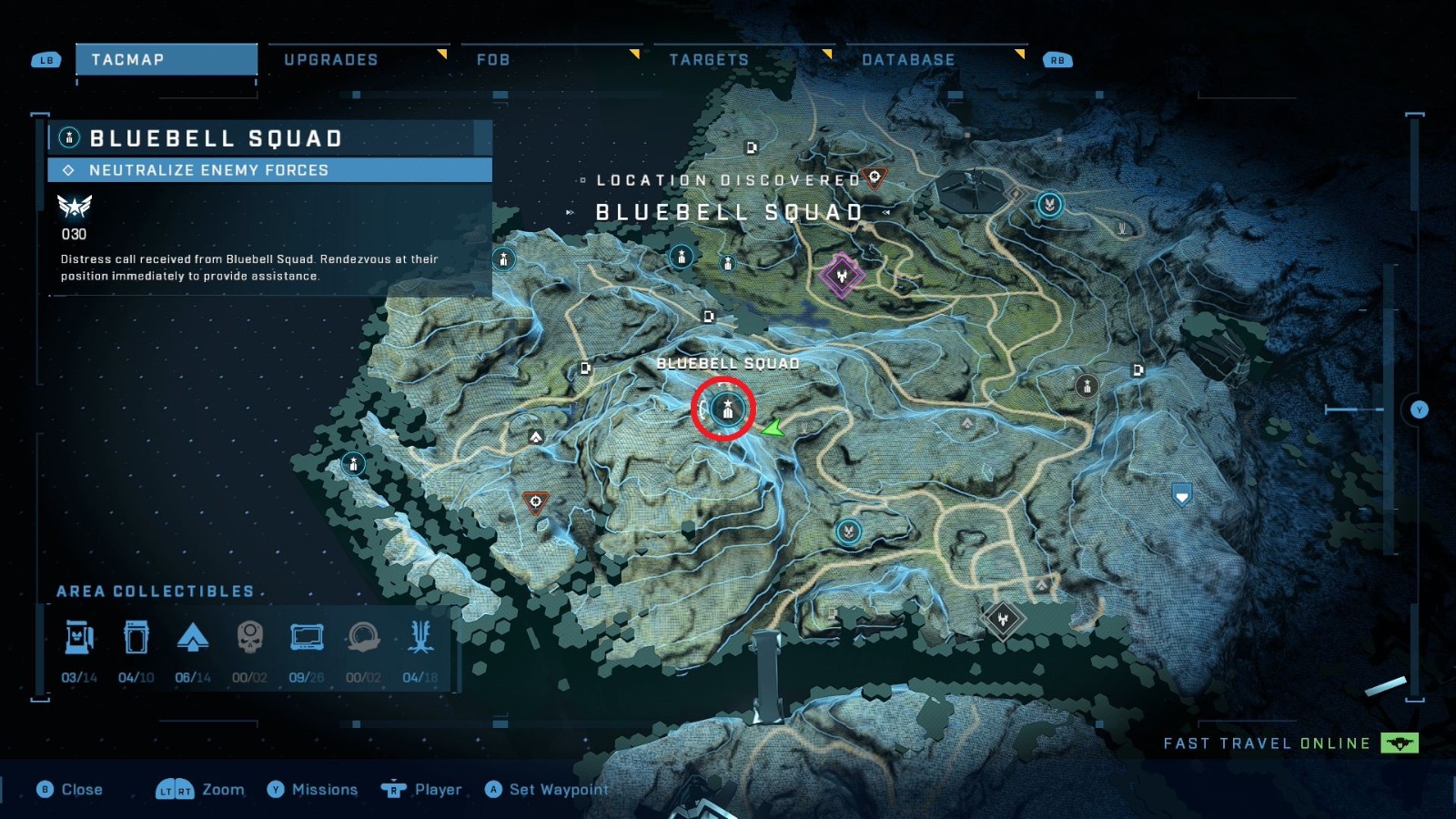Screen dimensions: 1456x819
Task: Open the DATABASE tab
Action: click(x=907, y=59)
